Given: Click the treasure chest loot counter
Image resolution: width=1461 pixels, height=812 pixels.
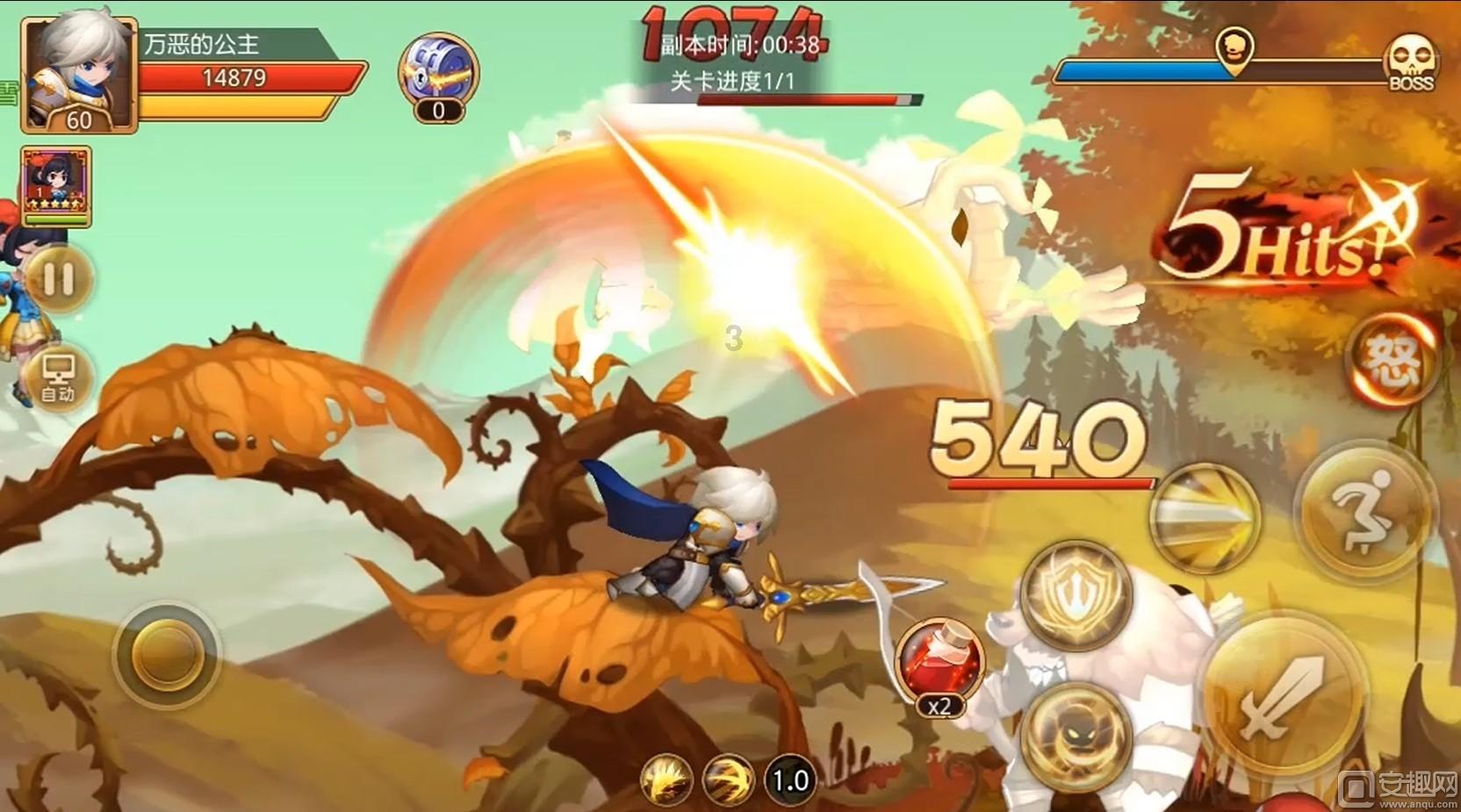Looking at the screenshot, I should [438, 77].
